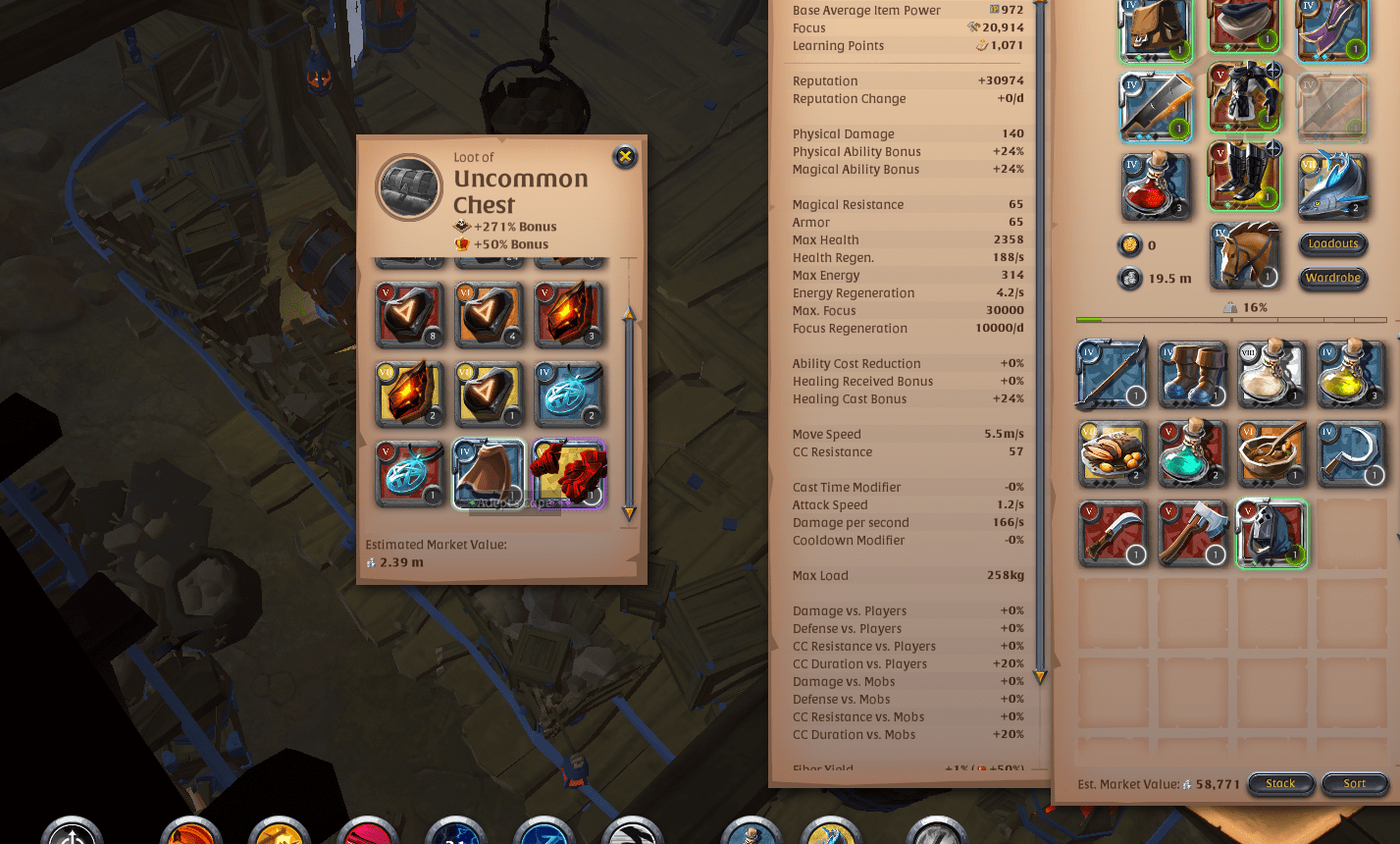Select the sickle in the inventory
The image size is (1400, 844).
1352,453
